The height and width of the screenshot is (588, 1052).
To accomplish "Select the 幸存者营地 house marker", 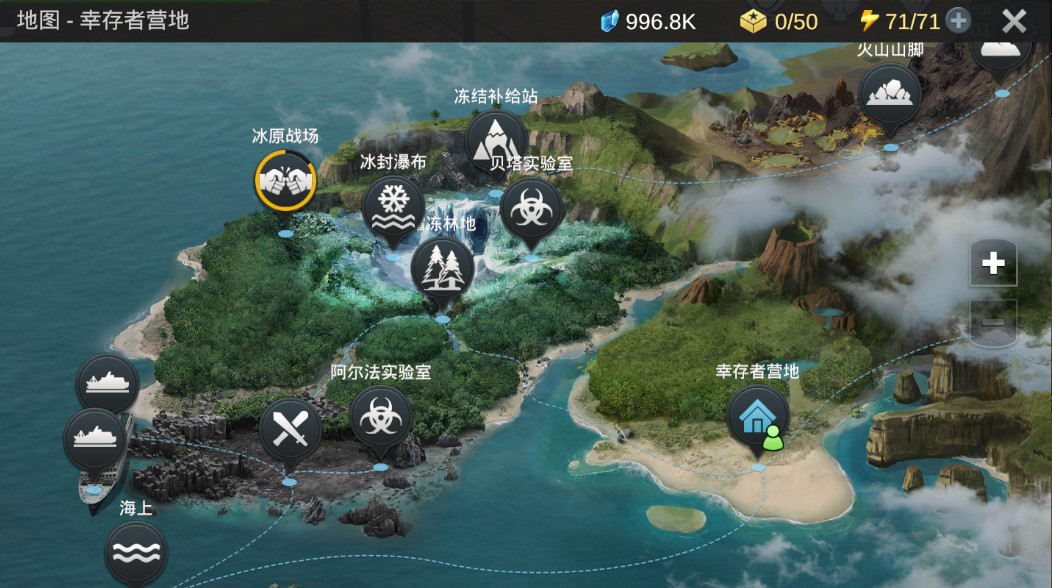I will (756, 417).
